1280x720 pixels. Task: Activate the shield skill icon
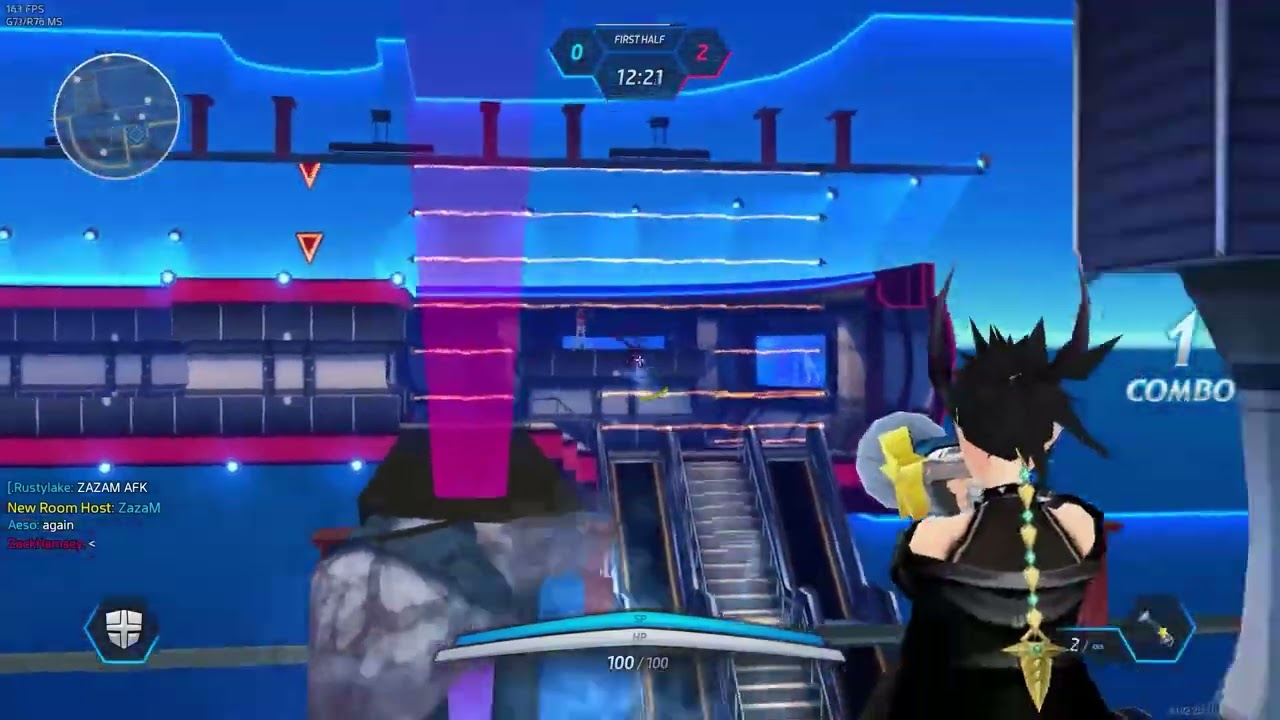pos(123,629)
